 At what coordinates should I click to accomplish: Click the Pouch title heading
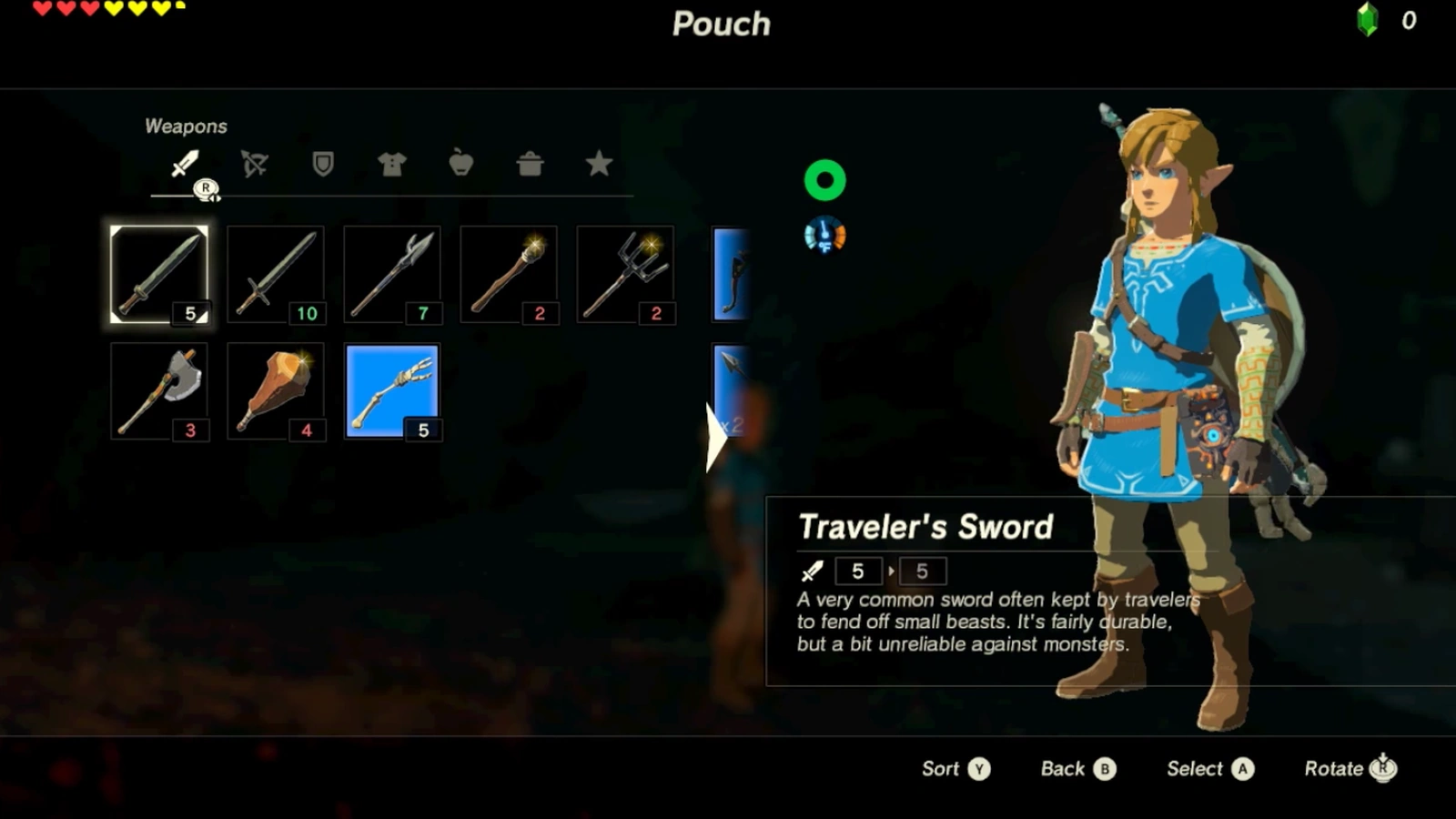pos(722,25)
